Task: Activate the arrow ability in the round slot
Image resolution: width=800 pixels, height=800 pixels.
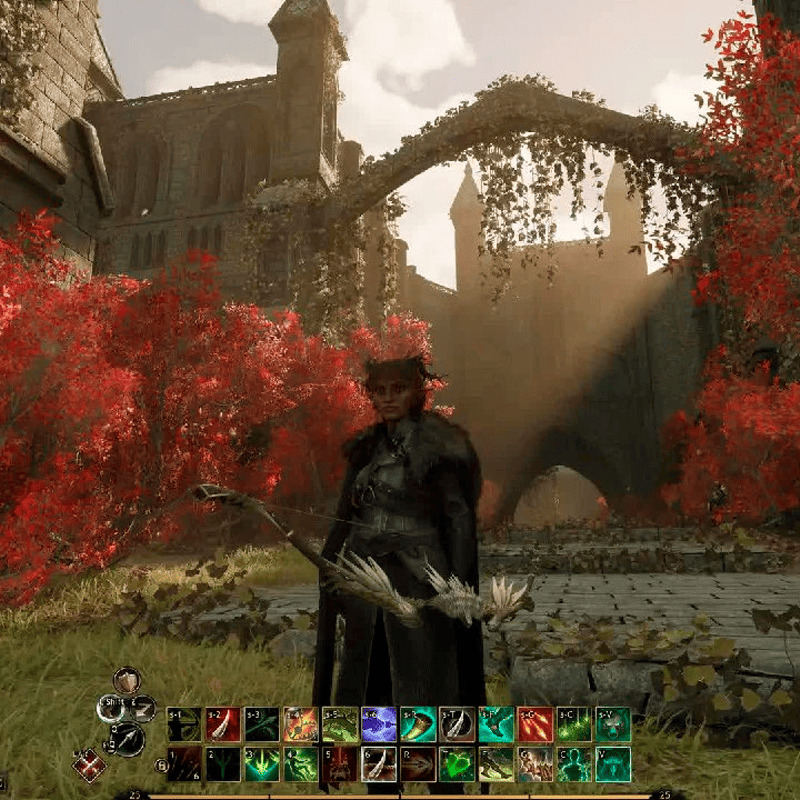Action: (128, 738)
